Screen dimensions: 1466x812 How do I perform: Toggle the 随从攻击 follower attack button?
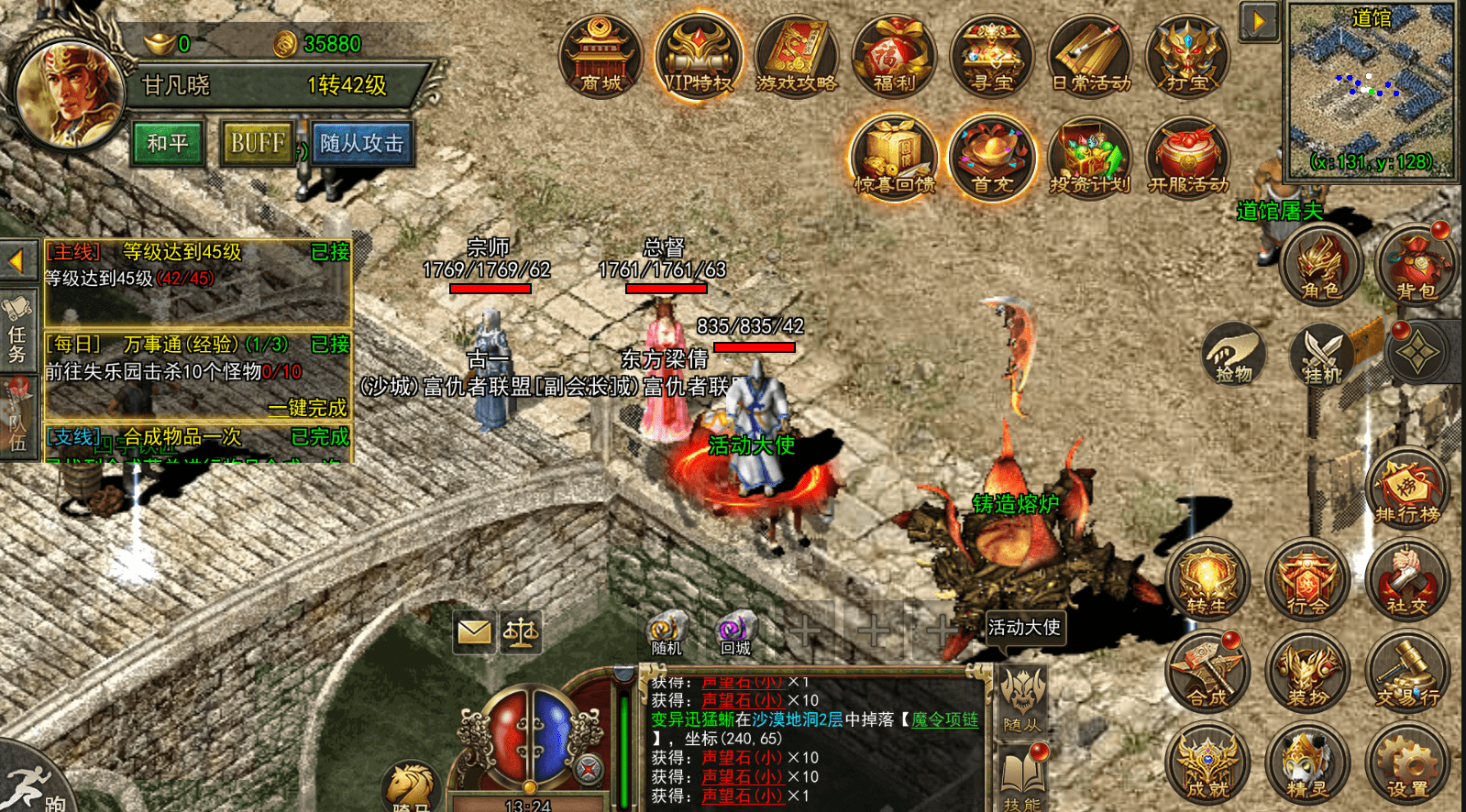pyautogui.click(x=362, y=143)
